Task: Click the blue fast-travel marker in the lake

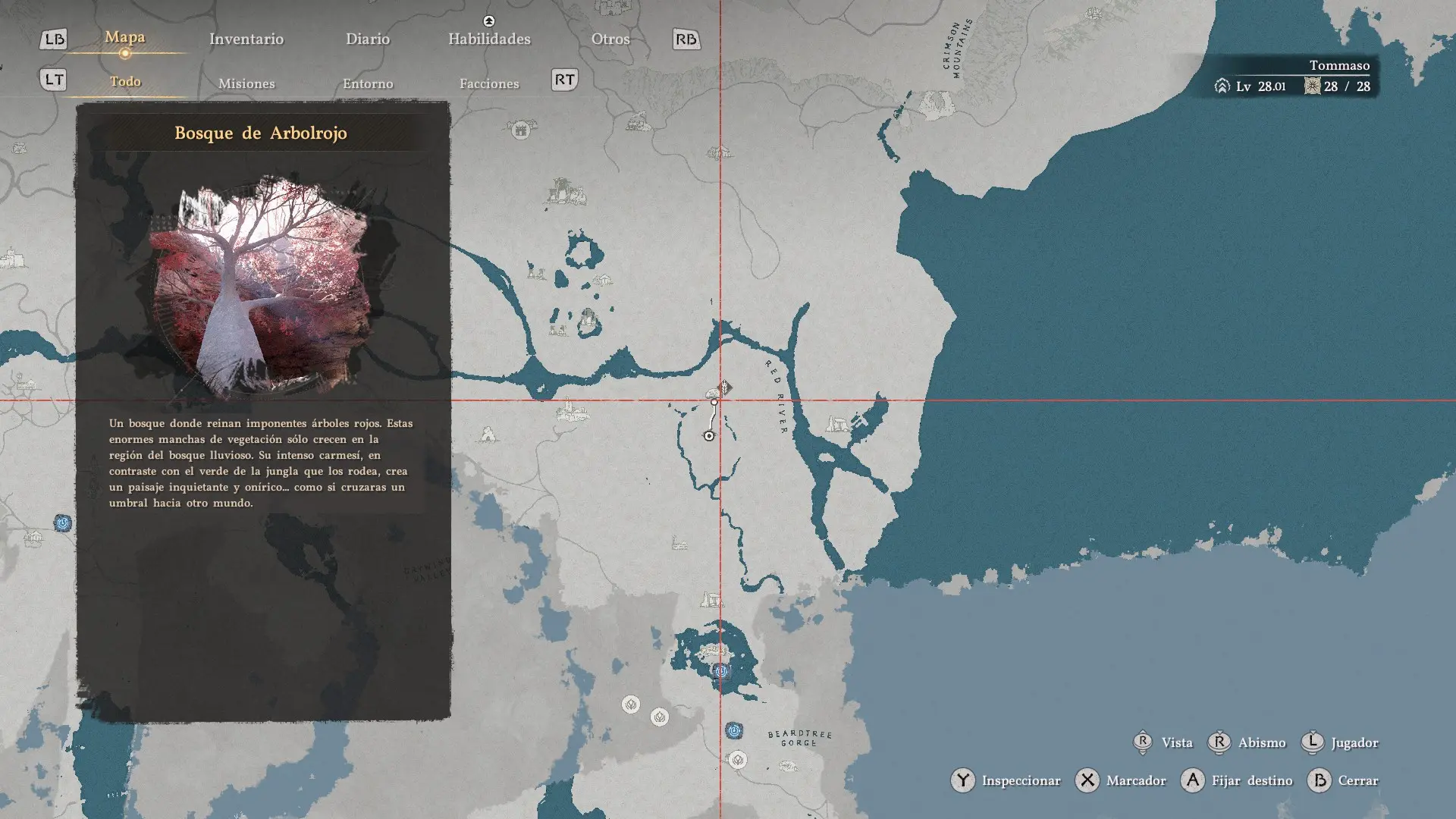Action: (x=721, y=671)
